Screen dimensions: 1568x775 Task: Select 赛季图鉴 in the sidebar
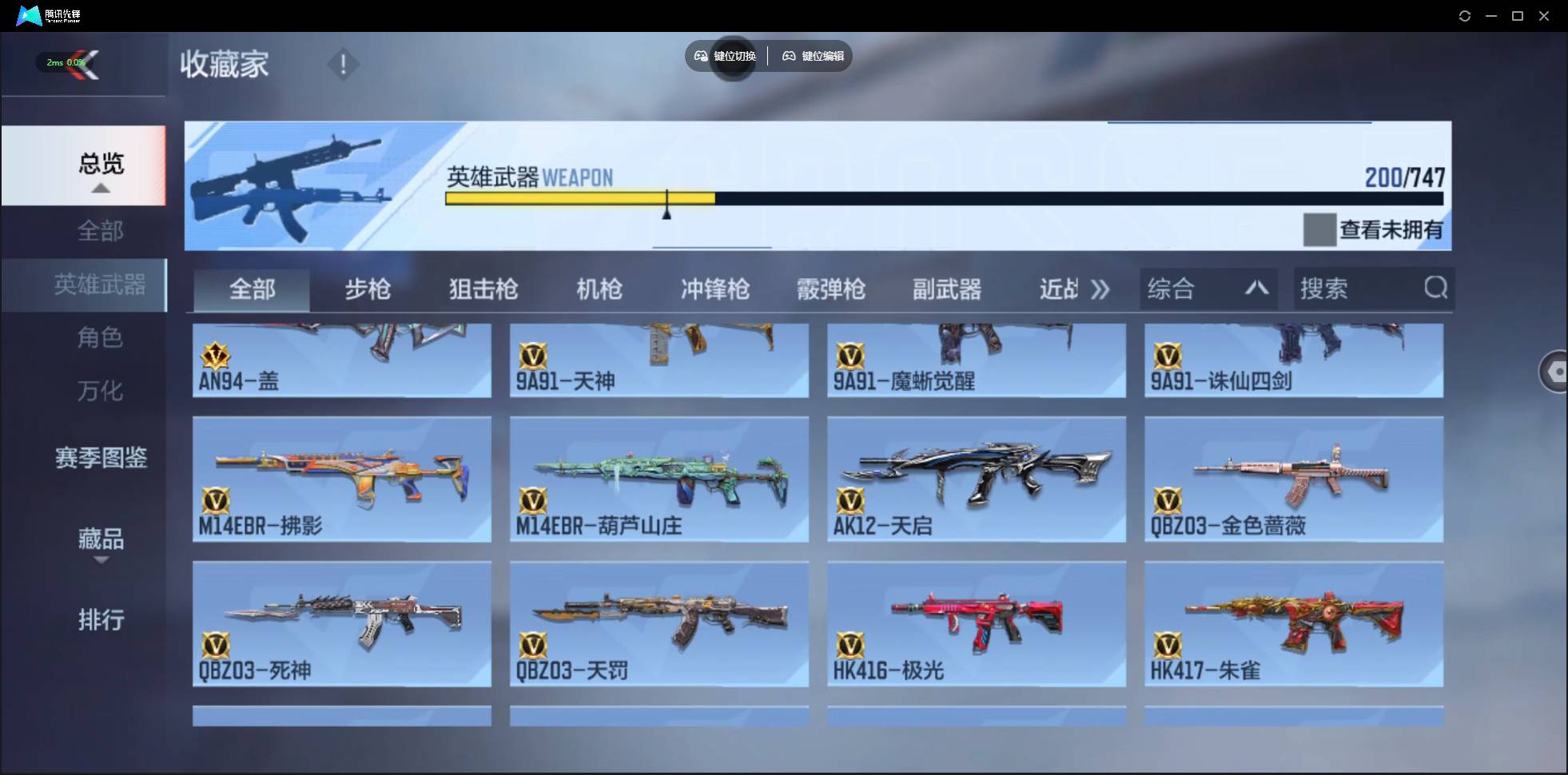[x=101, y=458]
